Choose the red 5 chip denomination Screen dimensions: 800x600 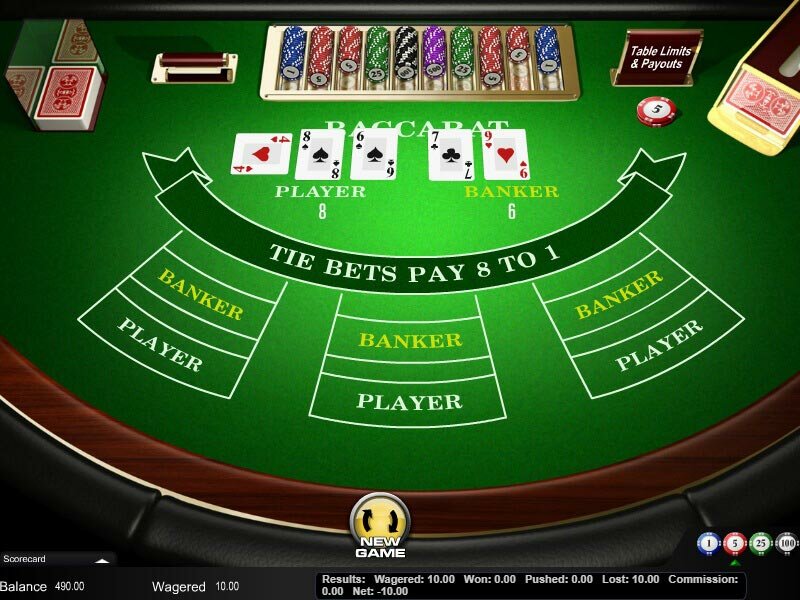(x=735, y=544)
